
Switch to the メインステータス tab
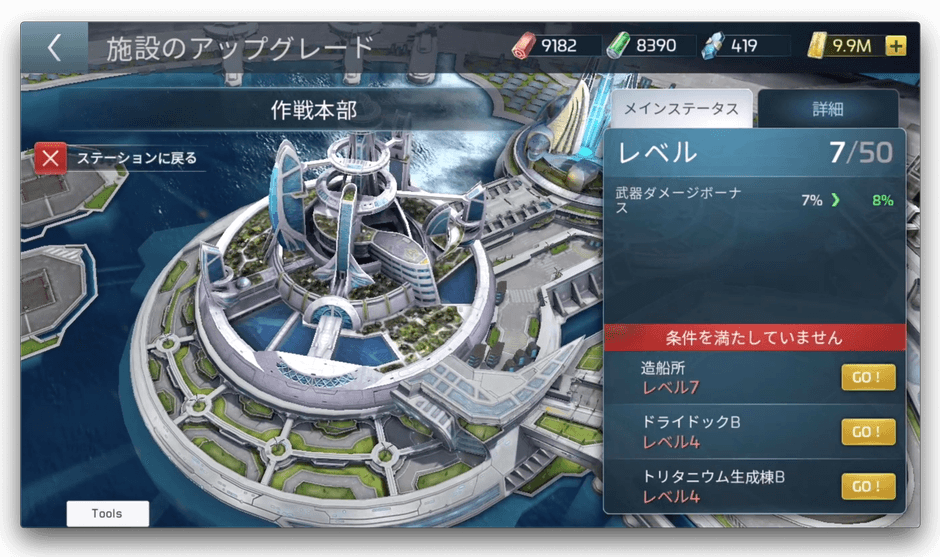coord(682,109)
